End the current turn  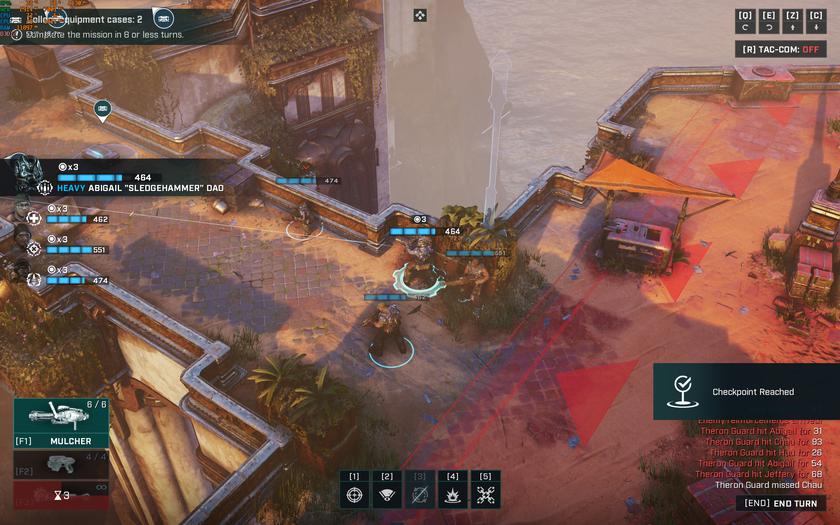tap(783, 504)
